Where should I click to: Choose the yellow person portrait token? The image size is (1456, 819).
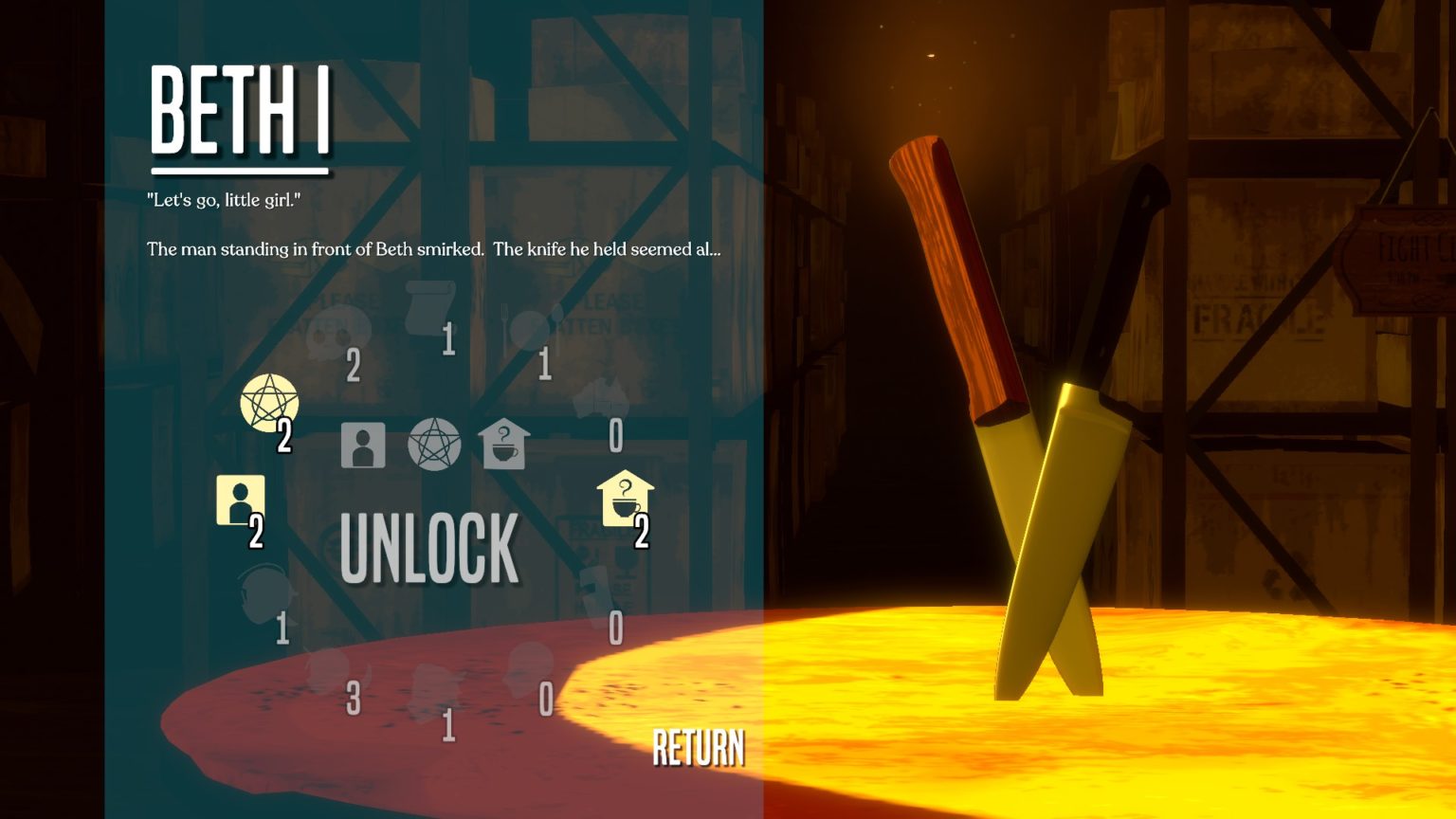click(x=240, y=500)
